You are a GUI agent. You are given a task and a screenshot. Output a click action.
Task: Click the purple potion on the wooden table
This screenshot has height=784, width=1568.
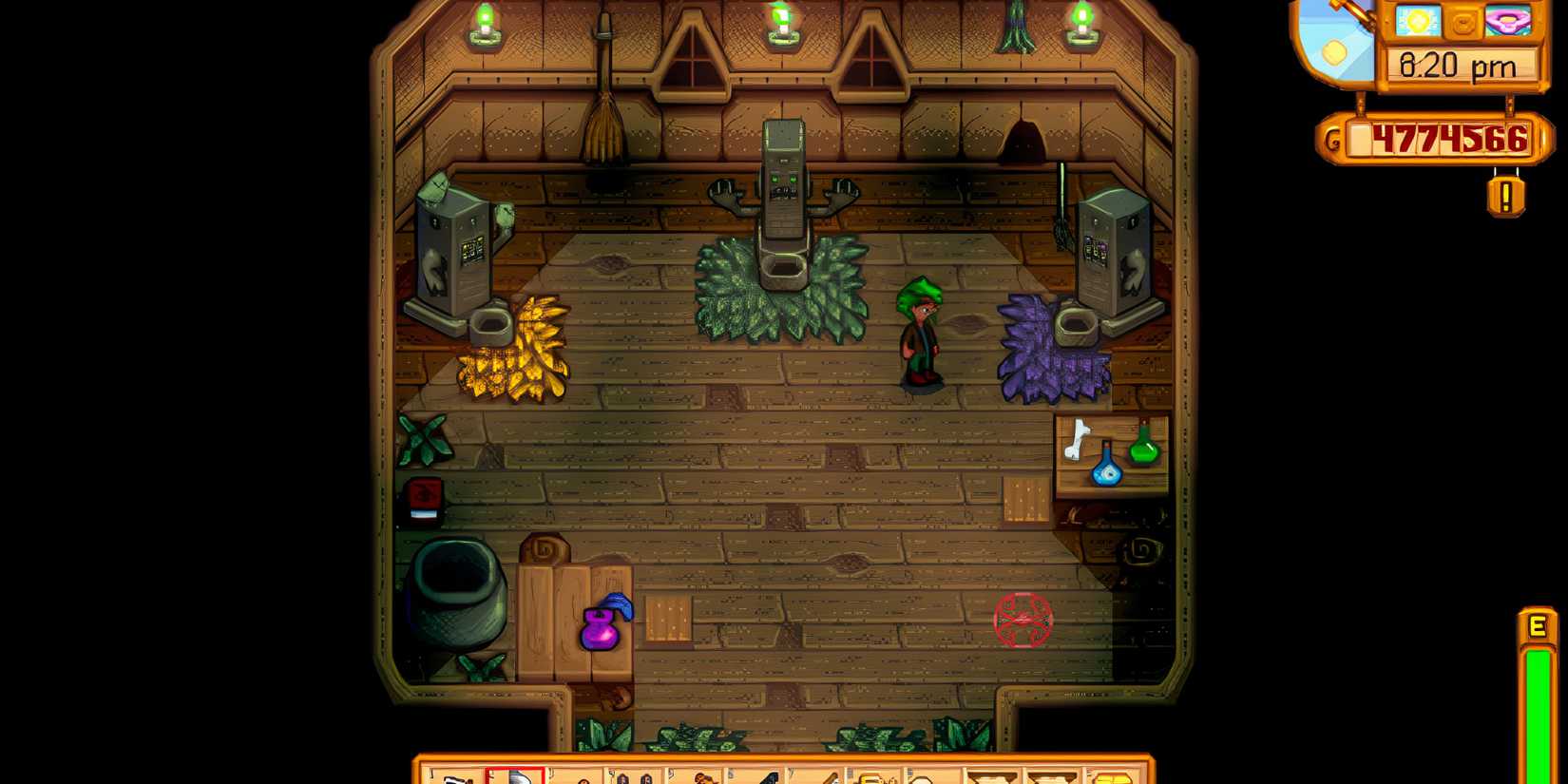[602, 627]
